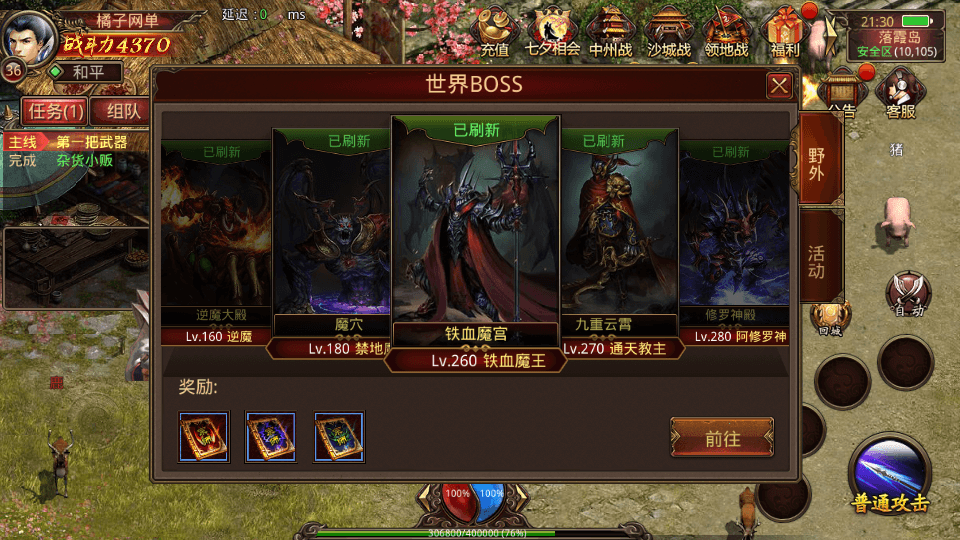The width and height of the screenshot is (960, 540).
Task: Close the 世界BOSS window
Action: [779, 86]
